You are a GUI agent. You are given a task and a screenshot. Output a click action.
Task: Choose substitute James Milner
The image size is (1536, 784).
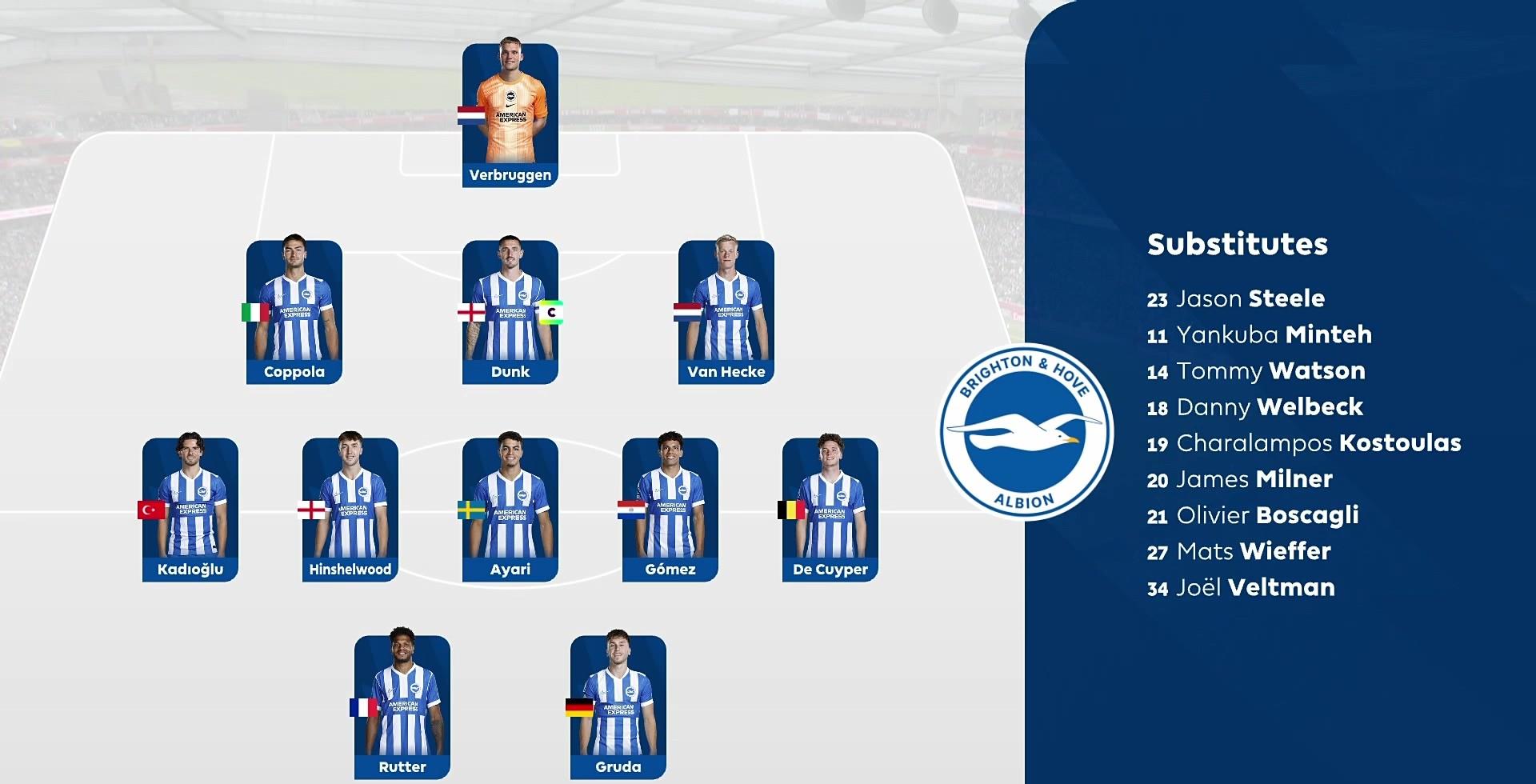(x=1240, y=479)
